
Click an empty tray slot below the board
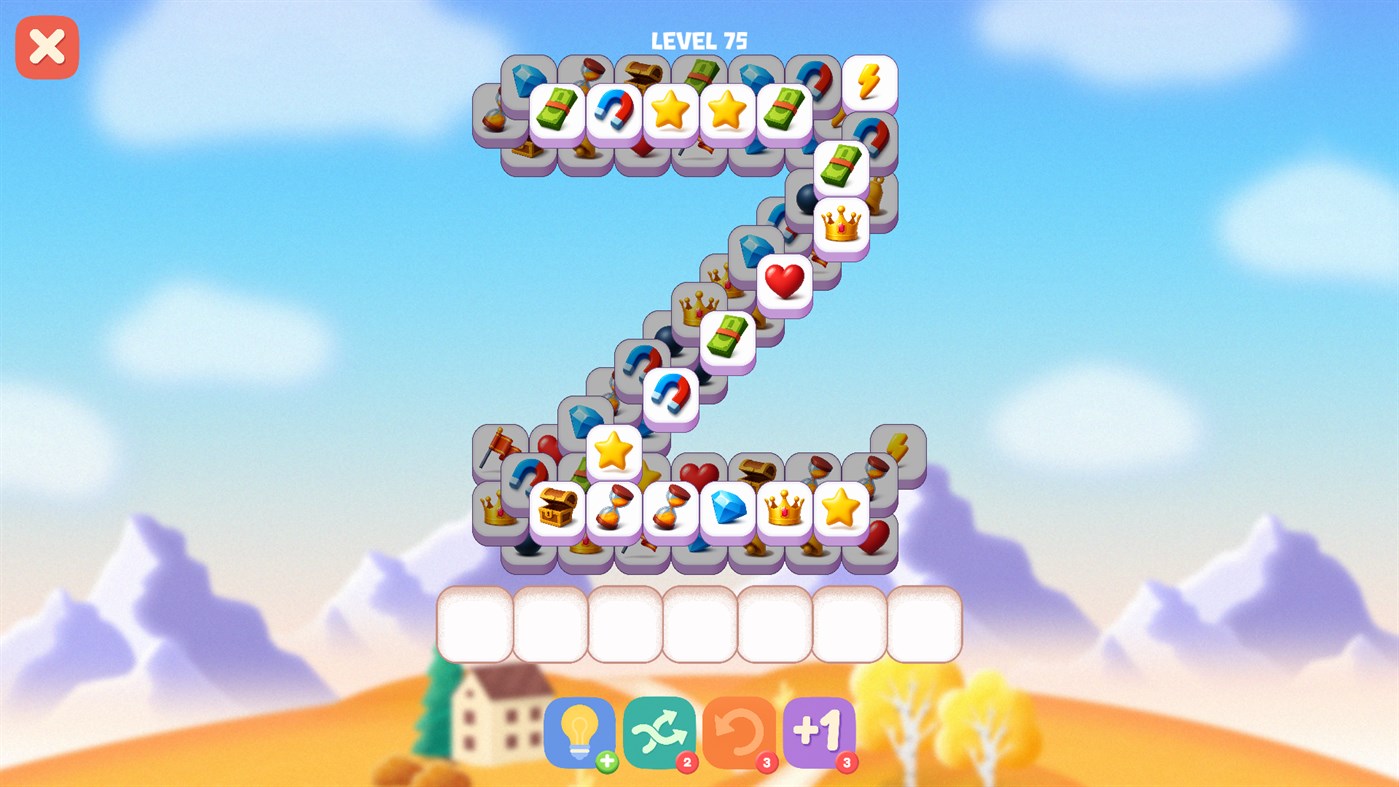tap(477, 624)
